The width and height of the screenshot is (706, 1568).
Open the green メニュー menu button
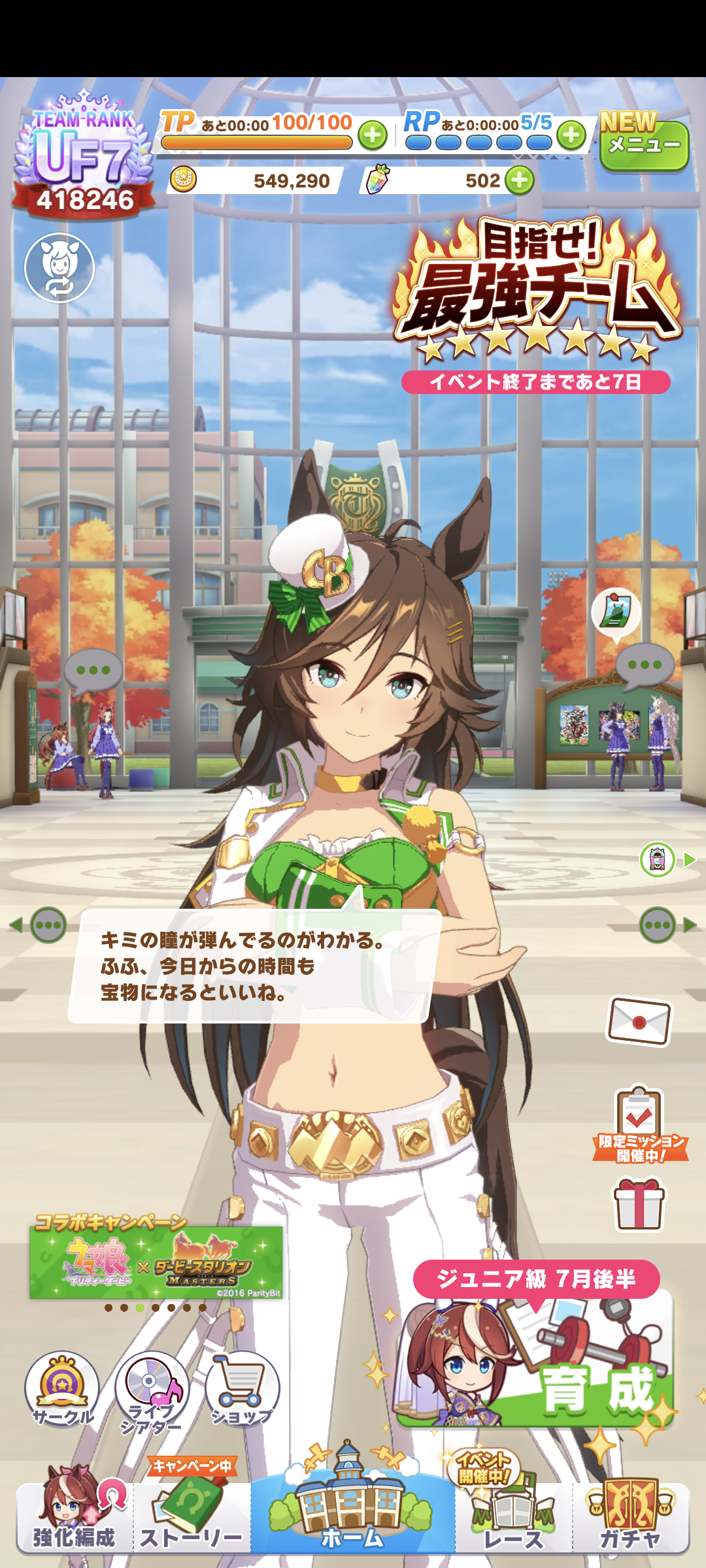(644, 144)
